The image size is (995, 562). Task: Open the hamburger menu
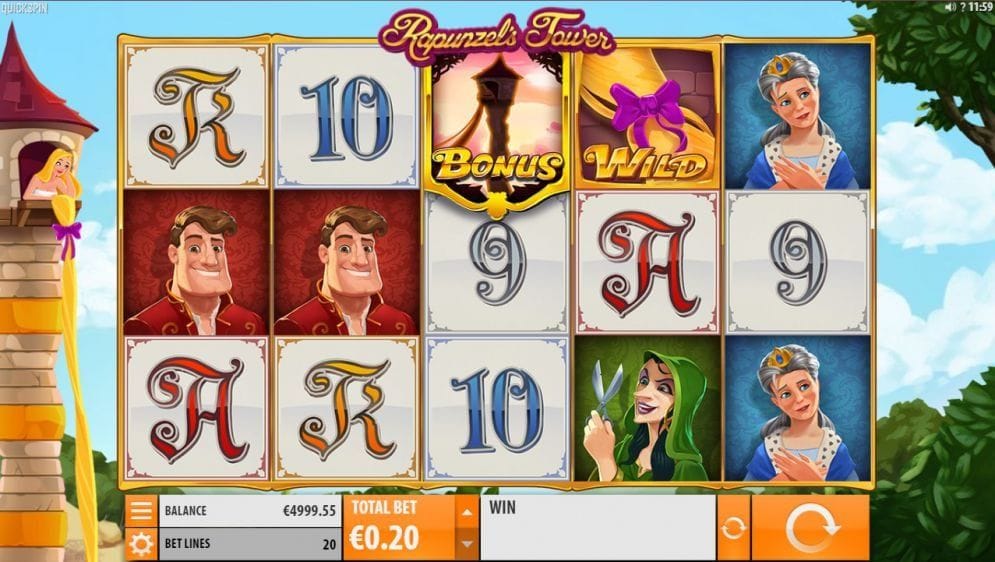point(141,511)
